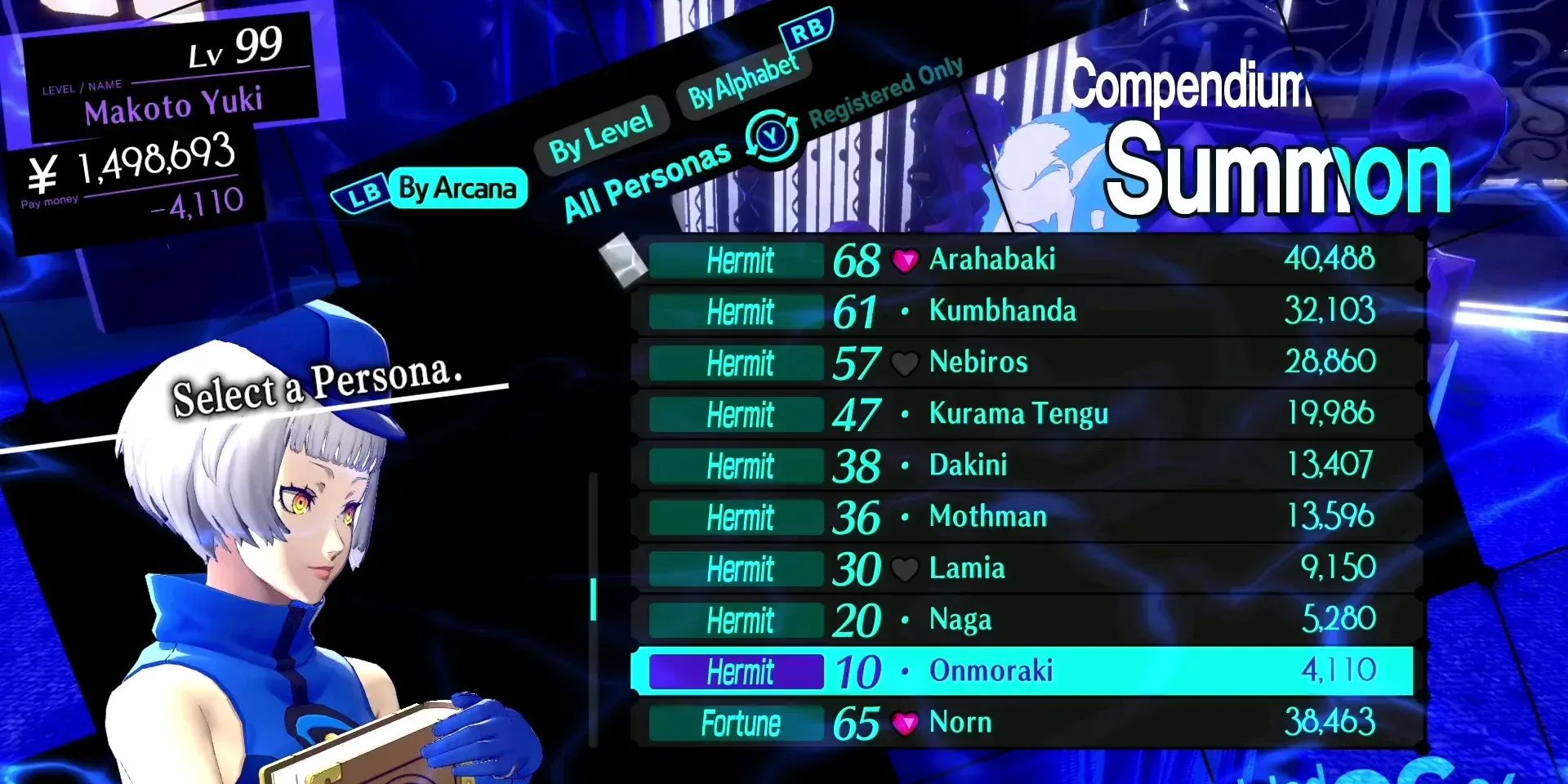Click the Fortune arcana badge beside Norn
Screen dimensions: 1568x784
[x=737, y=722]
